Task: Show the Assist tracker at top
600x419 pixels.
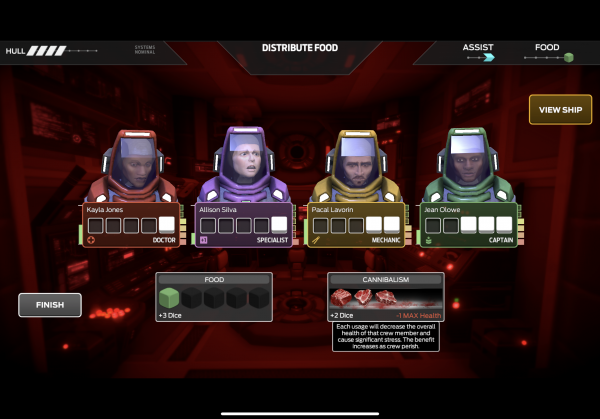Action: tap(479, 52)
